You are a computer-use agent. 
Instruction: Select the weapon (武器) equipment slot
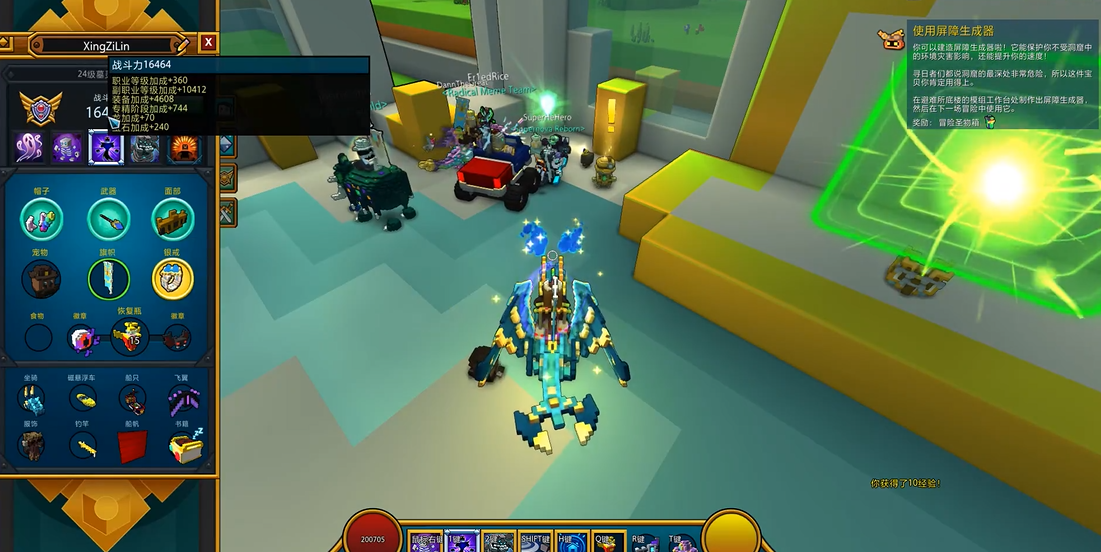coord(108,219)
